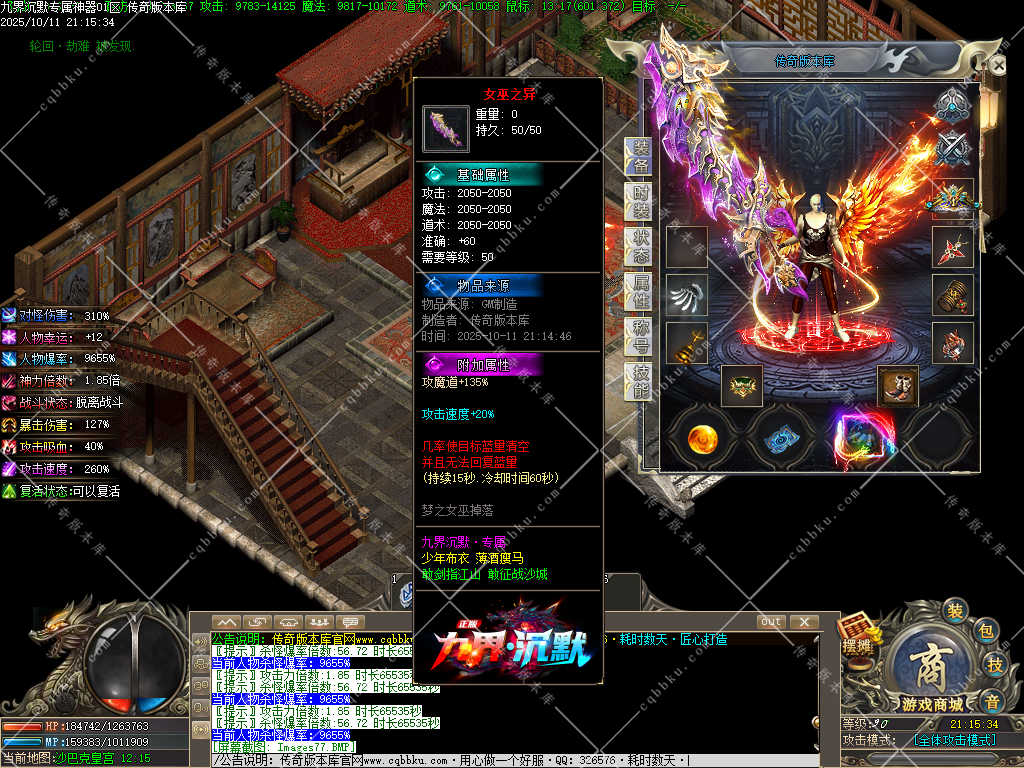Screen dimensions: 1024x768
Task: Open the bag with the 包 button
Action: pyautogui.click(x=985, y=631)
